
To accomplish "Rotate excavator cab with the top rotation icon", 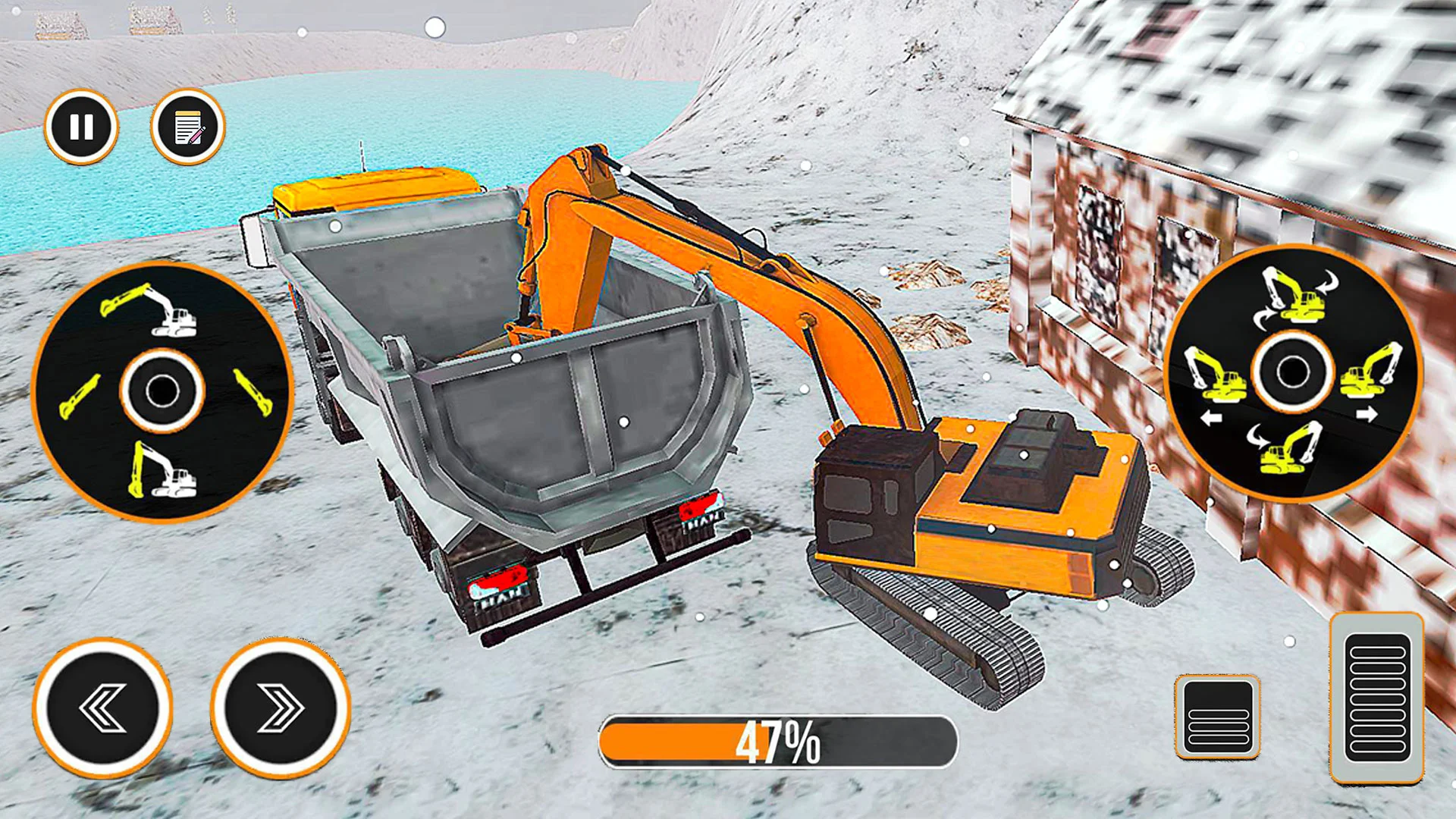I will (1297, 295).
